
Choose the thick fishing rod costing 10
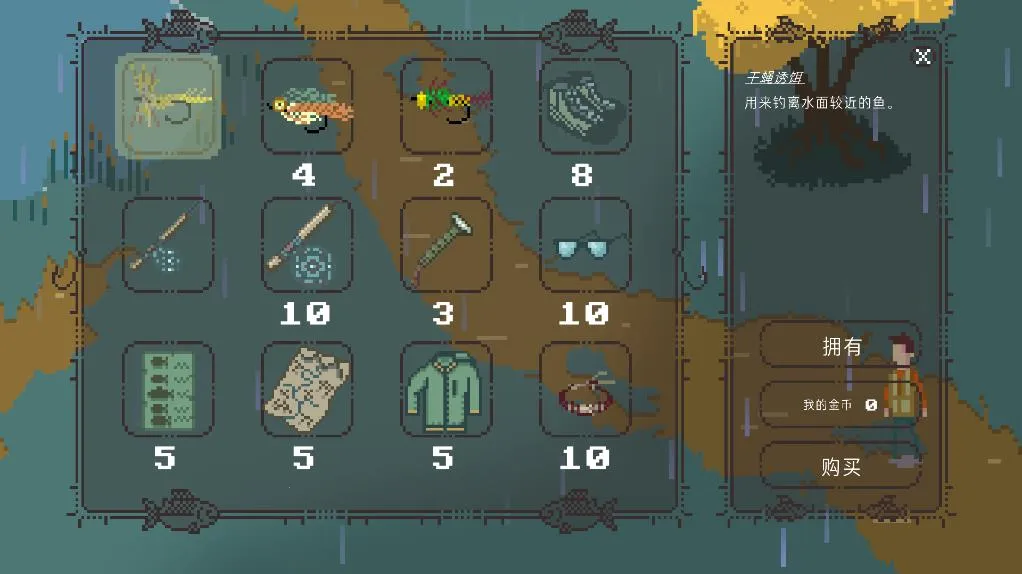(307, 245)
